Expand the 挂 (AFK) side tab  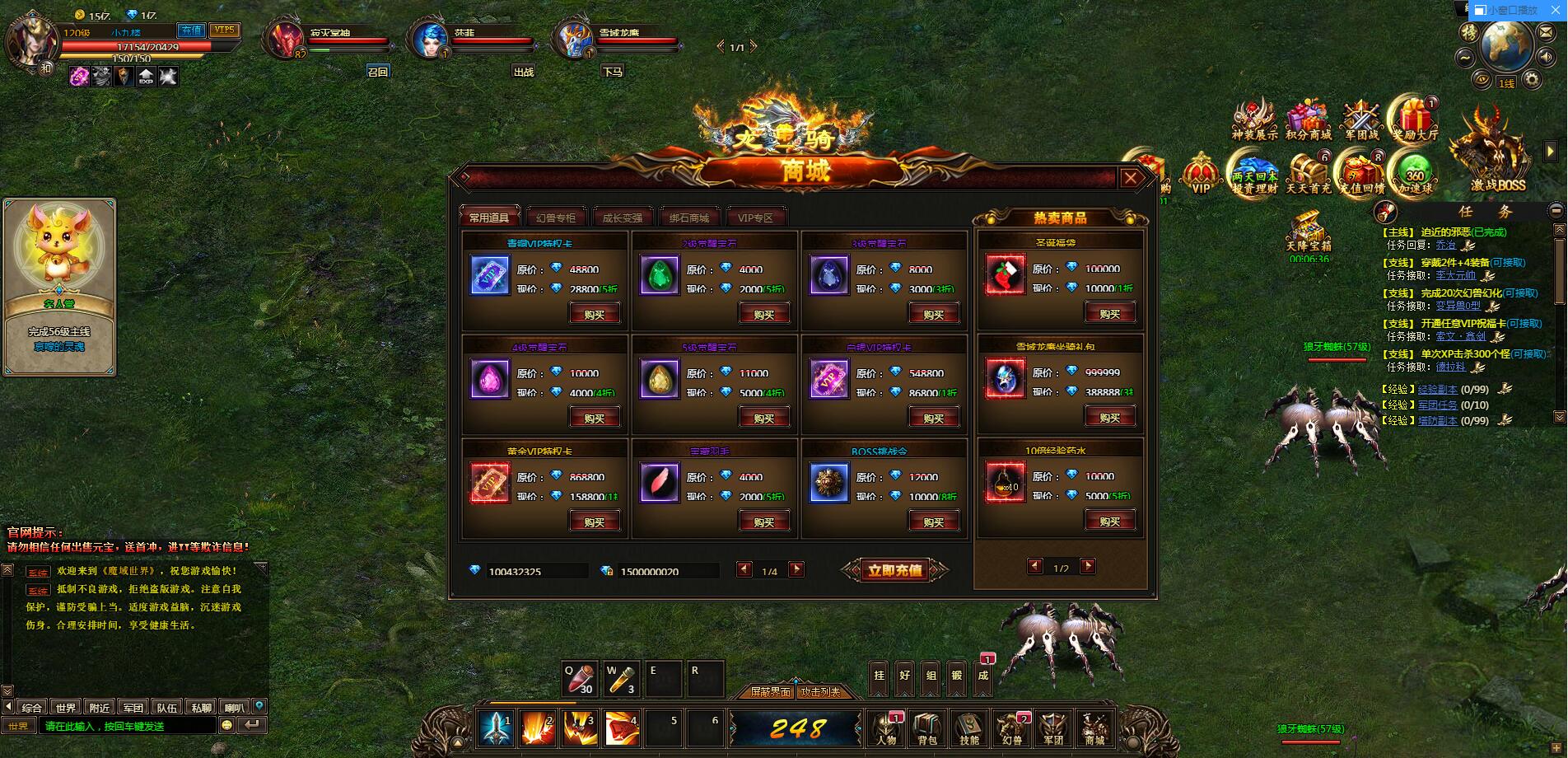click(877, 676)
